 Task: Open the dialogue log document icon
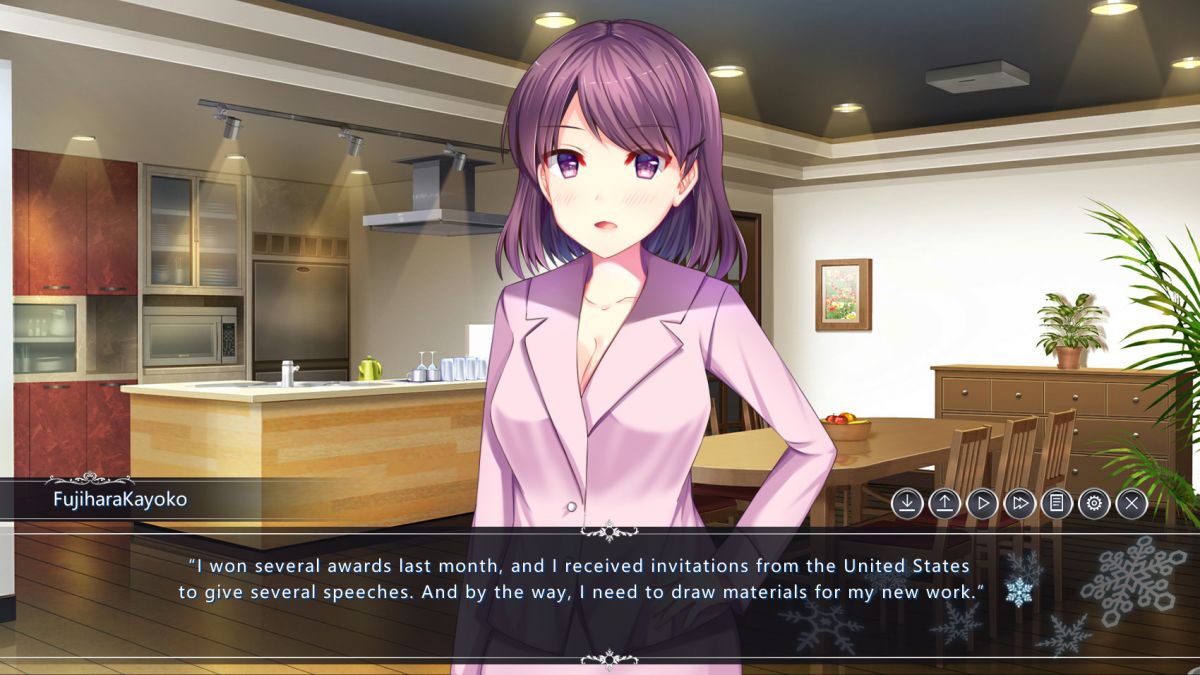[1056, 503]
